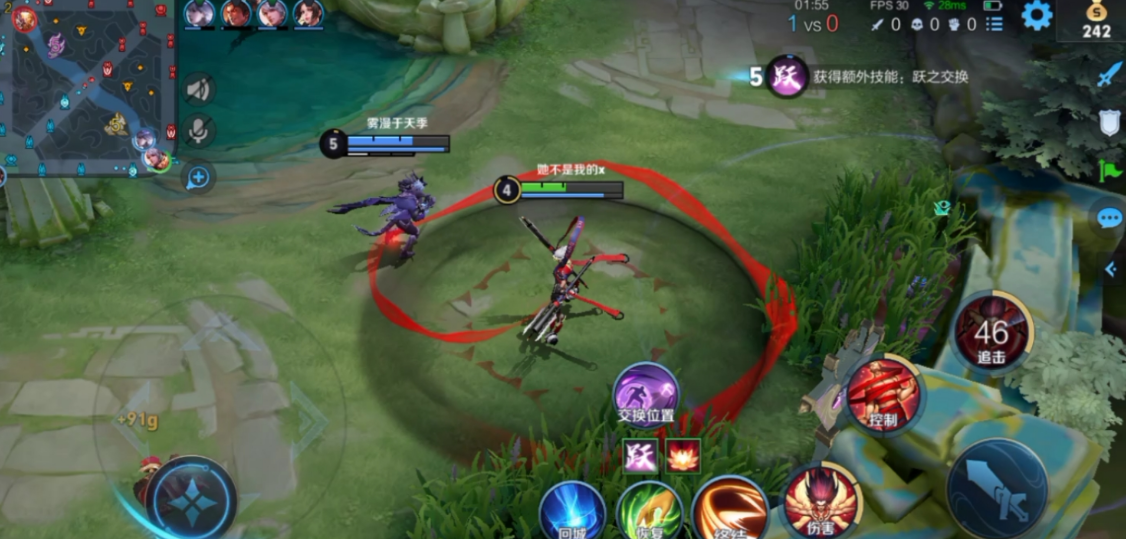Viewport: 1126px width, 539px height.
Task: Cast the 回城 recall spell
Action: 572,510
